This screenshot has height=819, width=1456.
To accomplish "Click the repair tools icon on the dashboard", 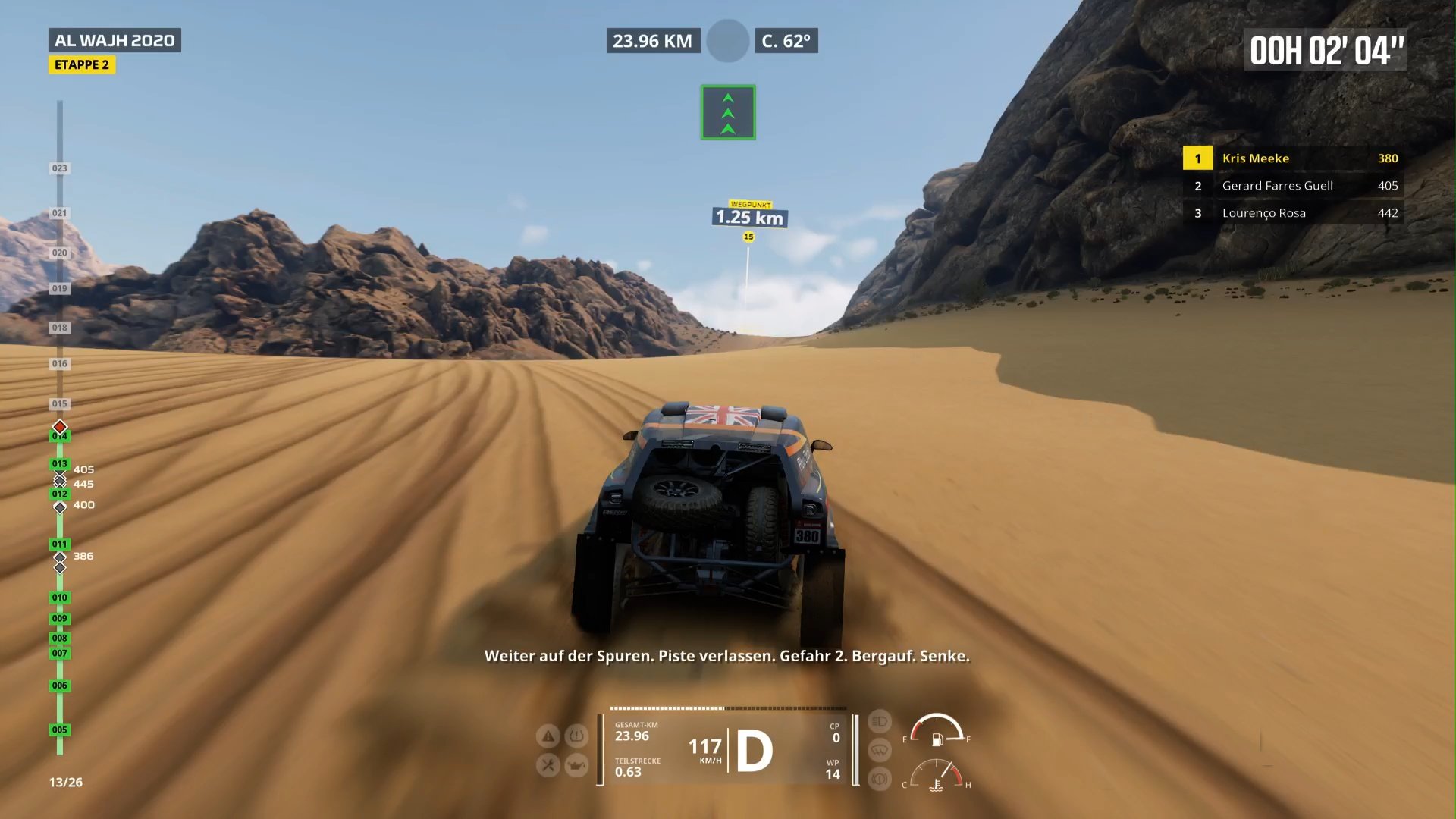I will [550, 765].
